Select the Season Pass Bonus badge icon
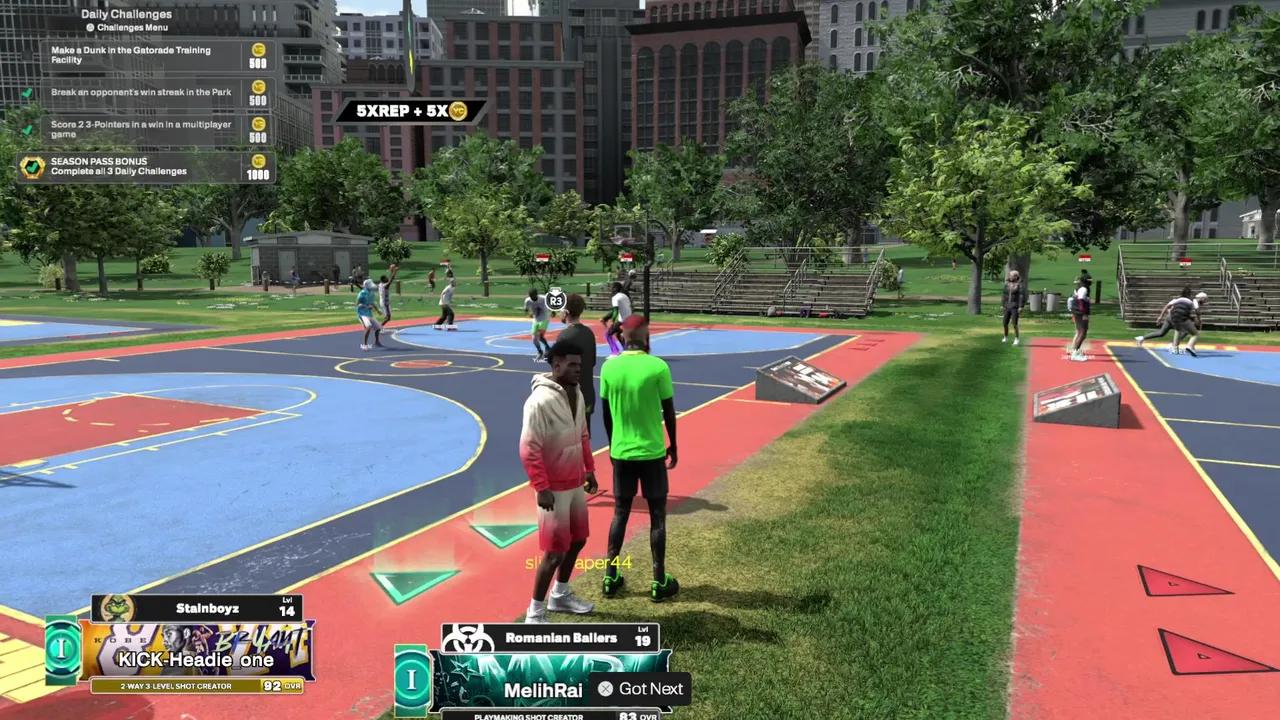Screen dimensions: 1280x720 (x=30, y=168)
